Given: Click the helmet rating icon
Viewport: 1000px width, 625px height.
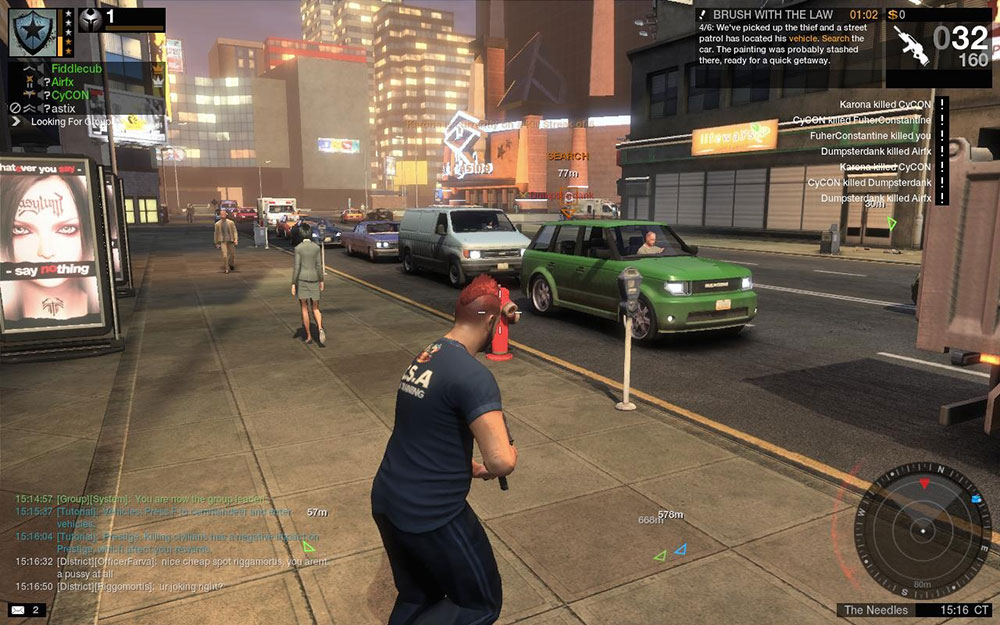Looking at the screenshot, I should coord(91,19).
